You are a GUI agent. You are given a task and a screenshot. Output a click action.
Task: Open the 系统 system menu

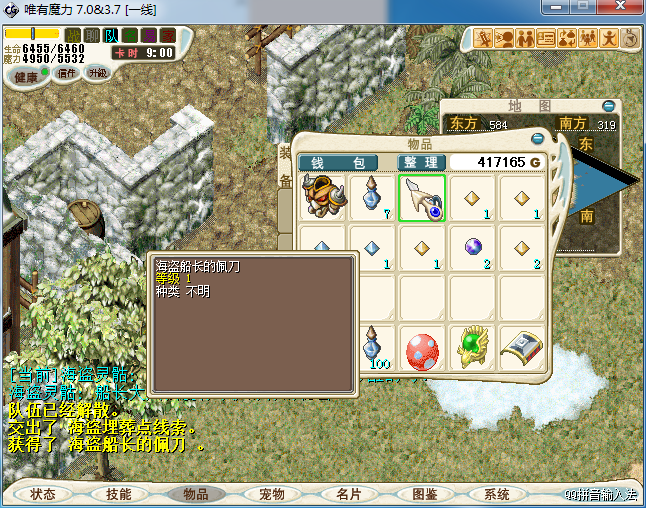[x=497, y=494]
